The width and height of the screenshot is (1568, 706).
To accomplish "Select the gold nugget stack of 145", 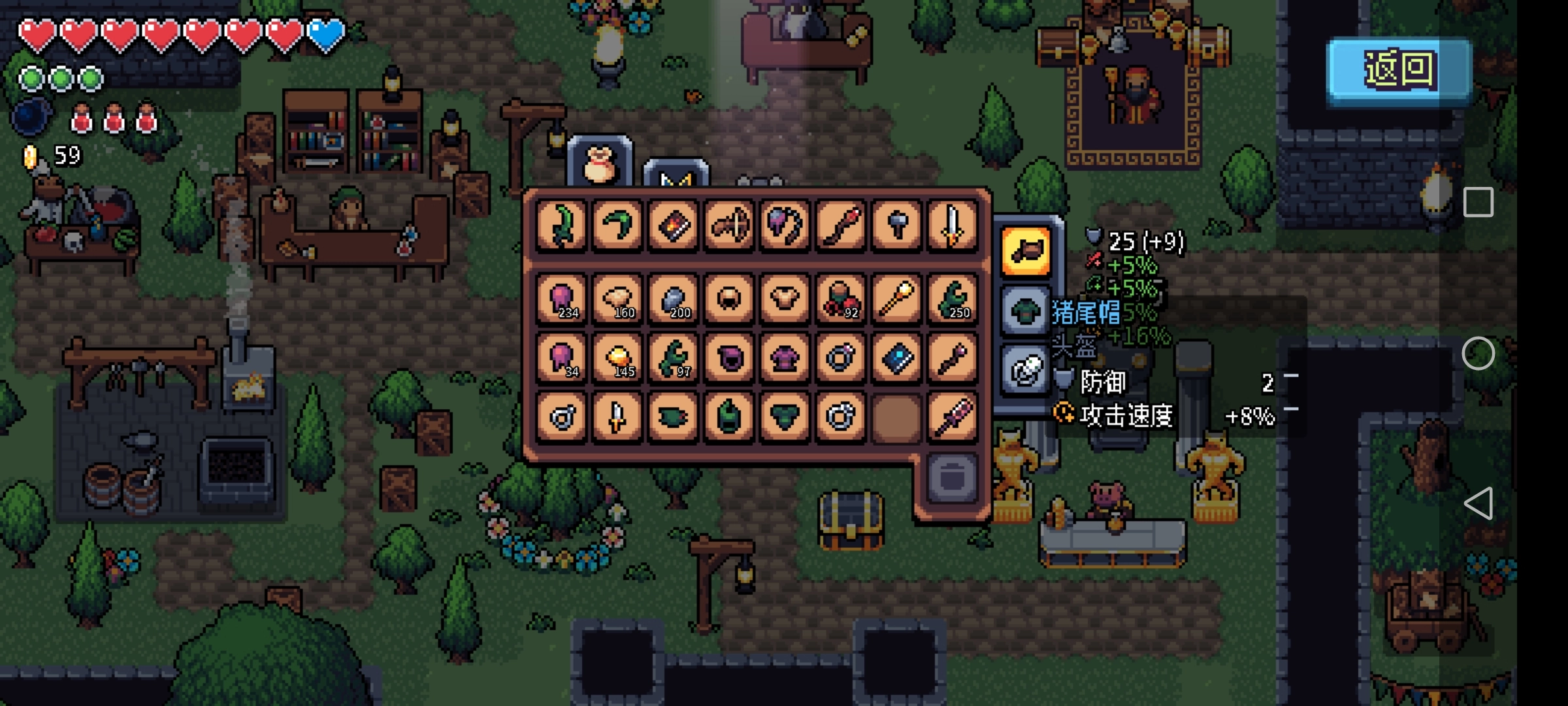I will (617, 358).
